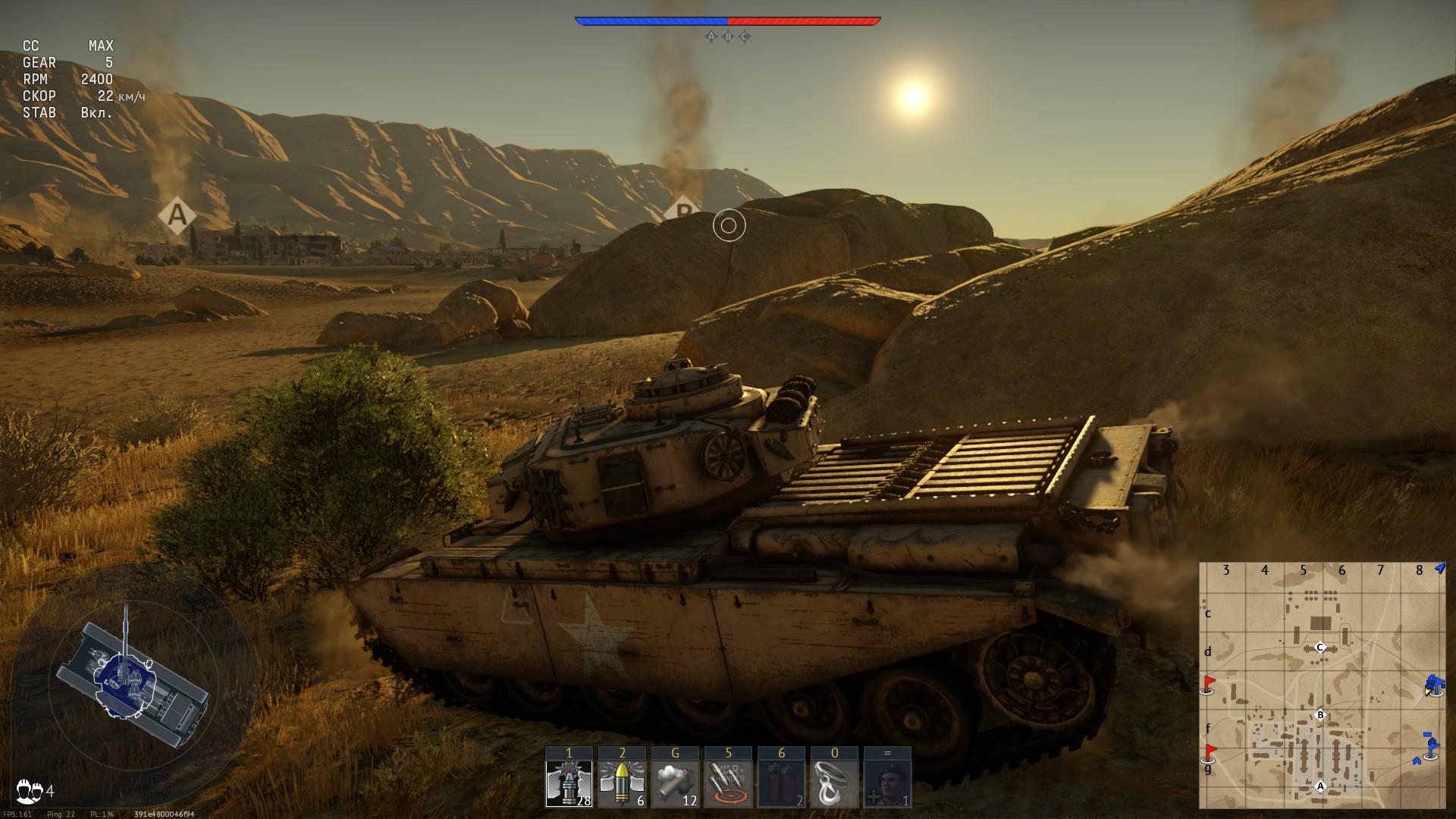Viewport: 1456px width, 819px height.
Task: Click capture point B on the minimap
Action: (1320, 715)
